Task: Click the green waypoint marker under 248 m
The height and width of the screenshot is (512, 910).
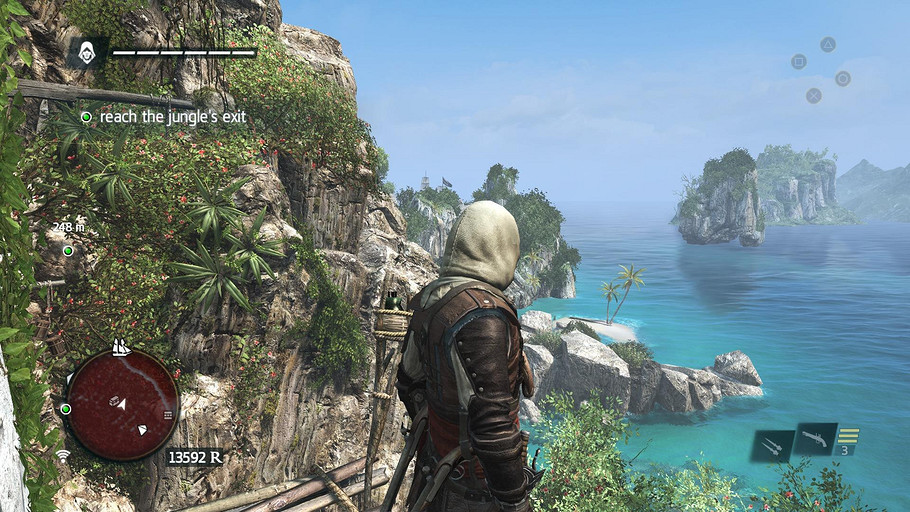Action: pyautogui.click(x=68, y=250)
